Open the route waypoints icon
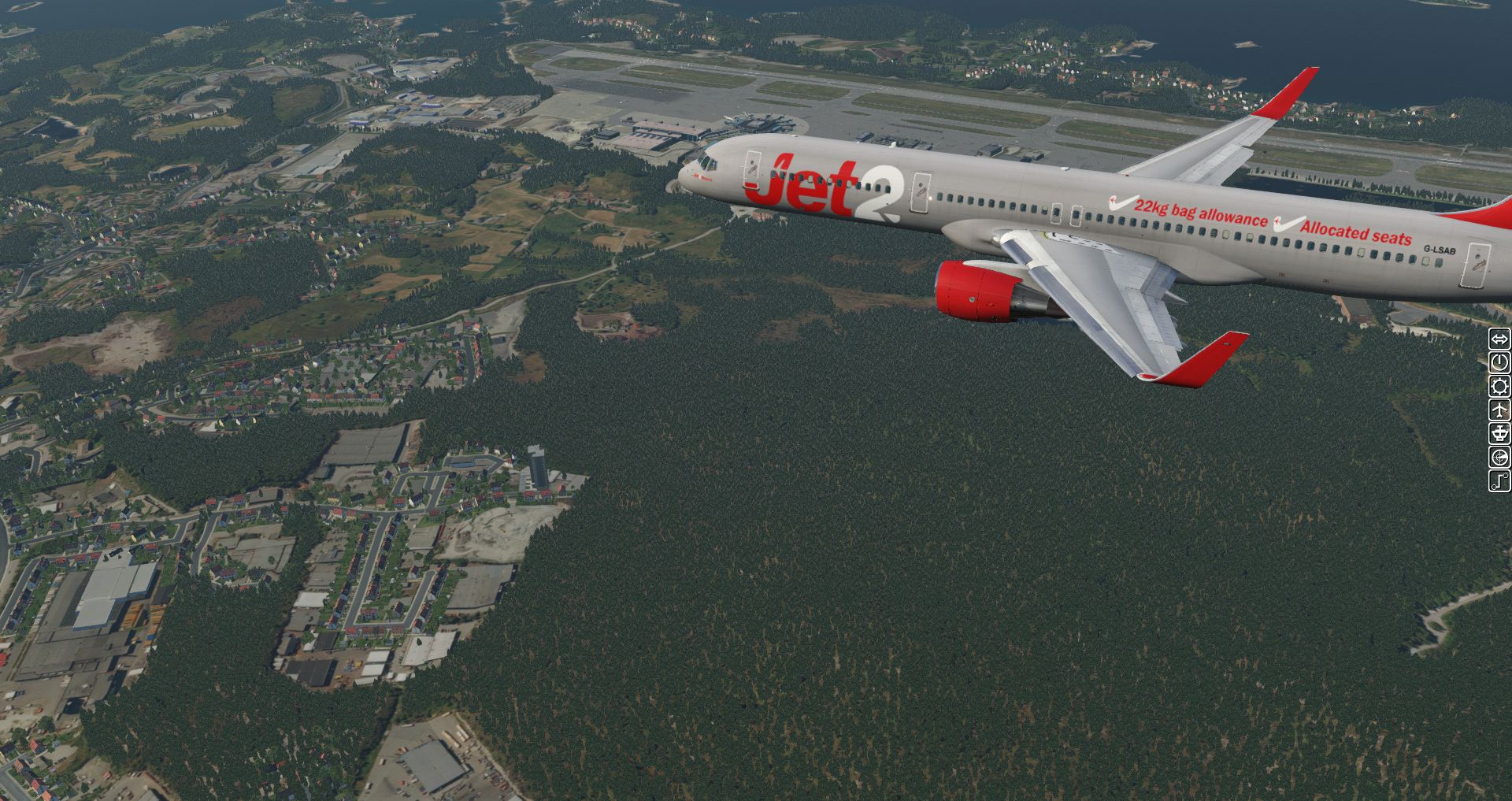This screenshot has width=1512, height=801. point(1499,480)
